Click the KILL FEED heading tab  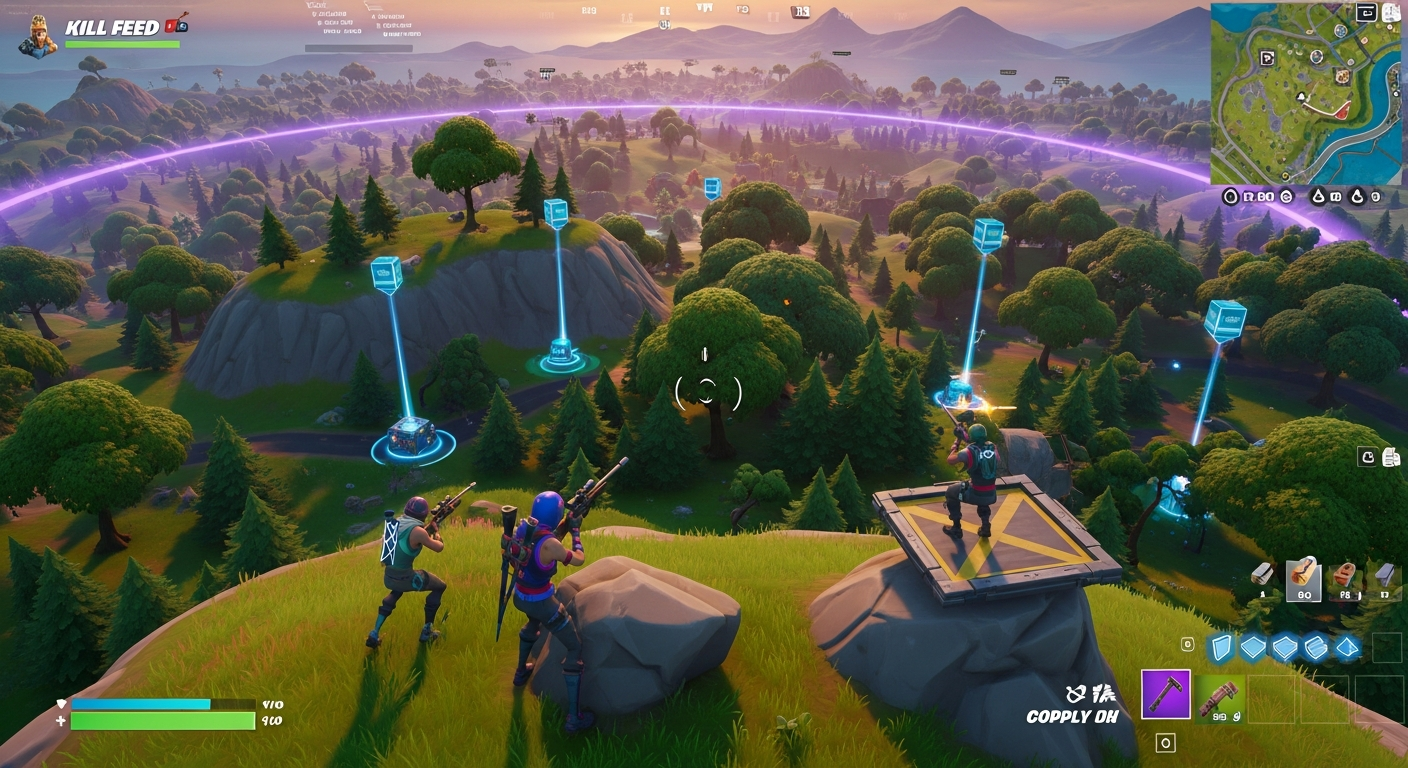pos(111,27)
